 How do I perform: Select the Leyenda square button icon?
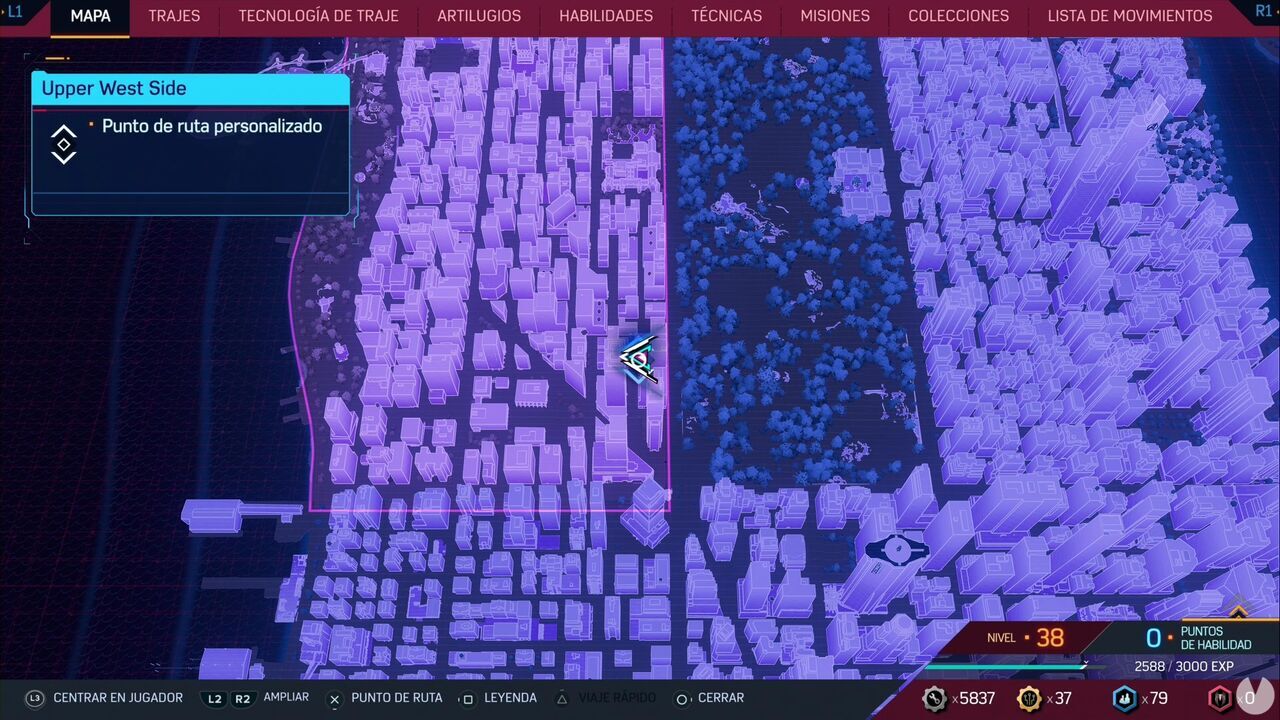point(466,698)
